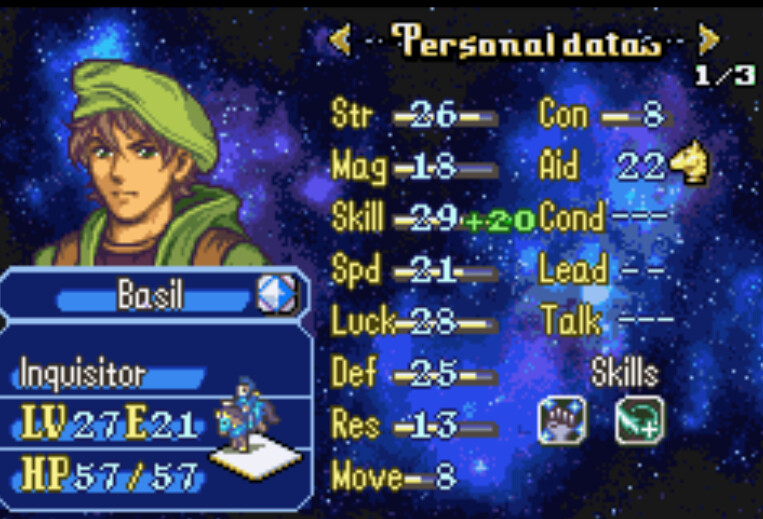The image size is (763, 519).
Task: Go to the previous page with left arrow
Action: (x=340, y=40)
